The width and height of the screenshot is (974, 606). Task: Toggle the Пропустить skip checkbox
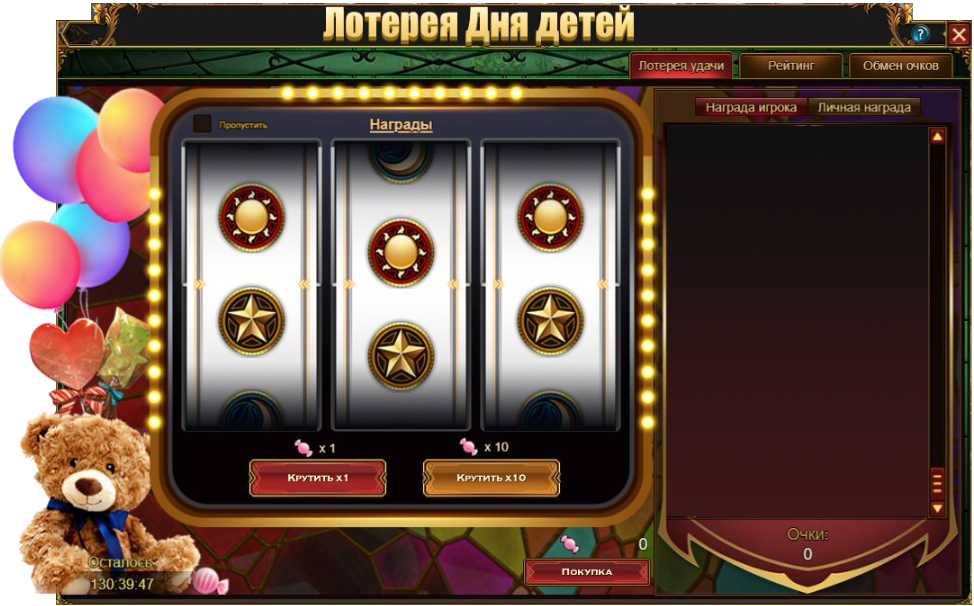click(x=202, y=124)
